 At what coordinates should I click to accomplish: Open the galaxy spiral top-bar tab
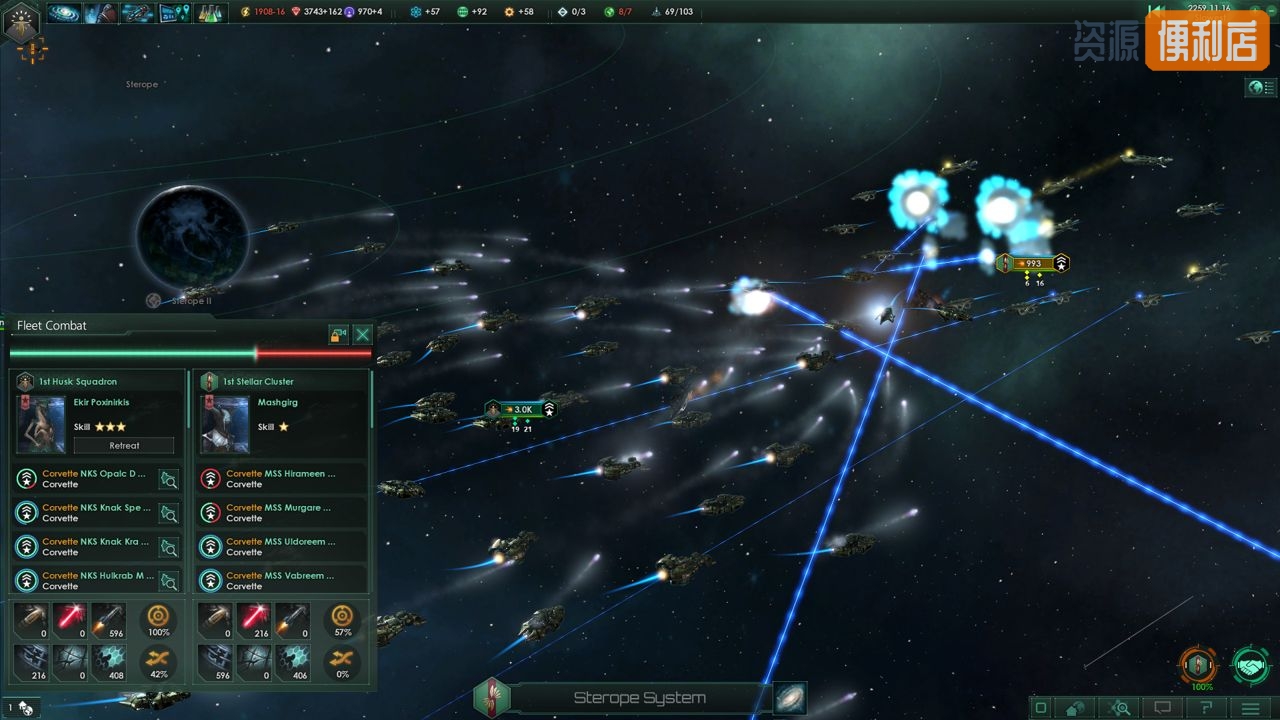point(65,13)
